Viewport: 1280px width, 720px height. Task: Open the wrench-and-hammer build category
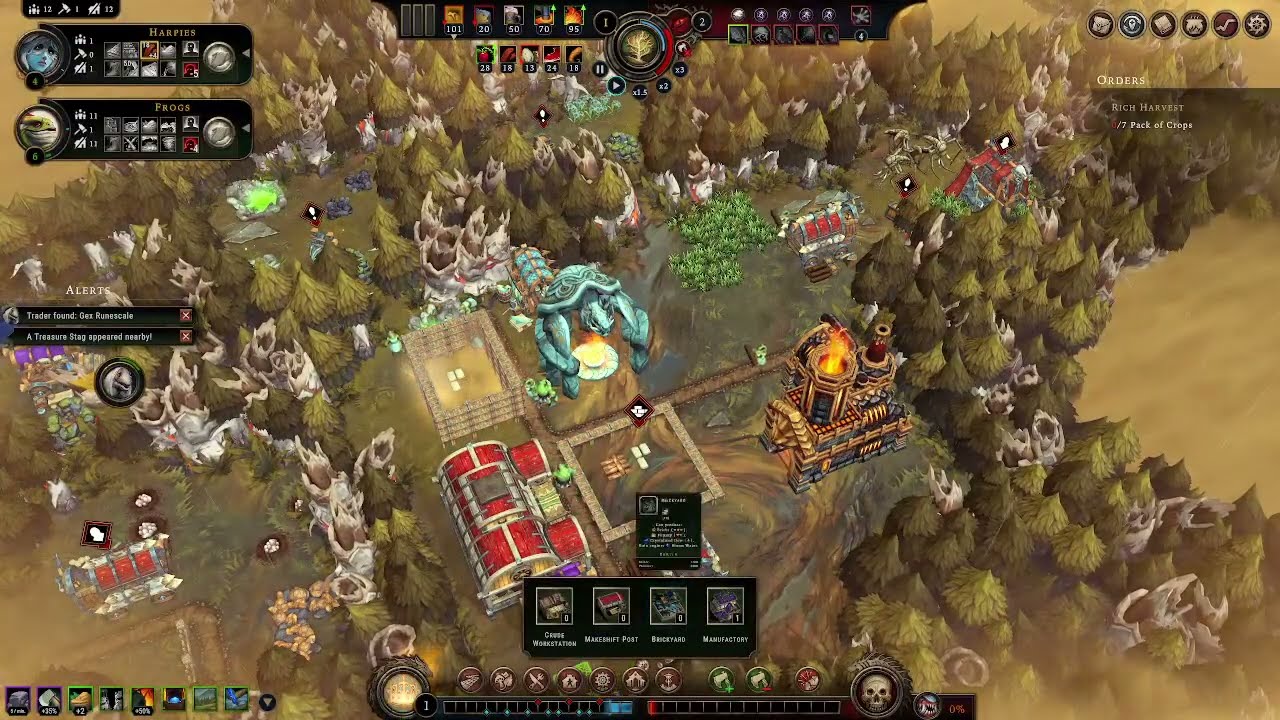(536, 681)
